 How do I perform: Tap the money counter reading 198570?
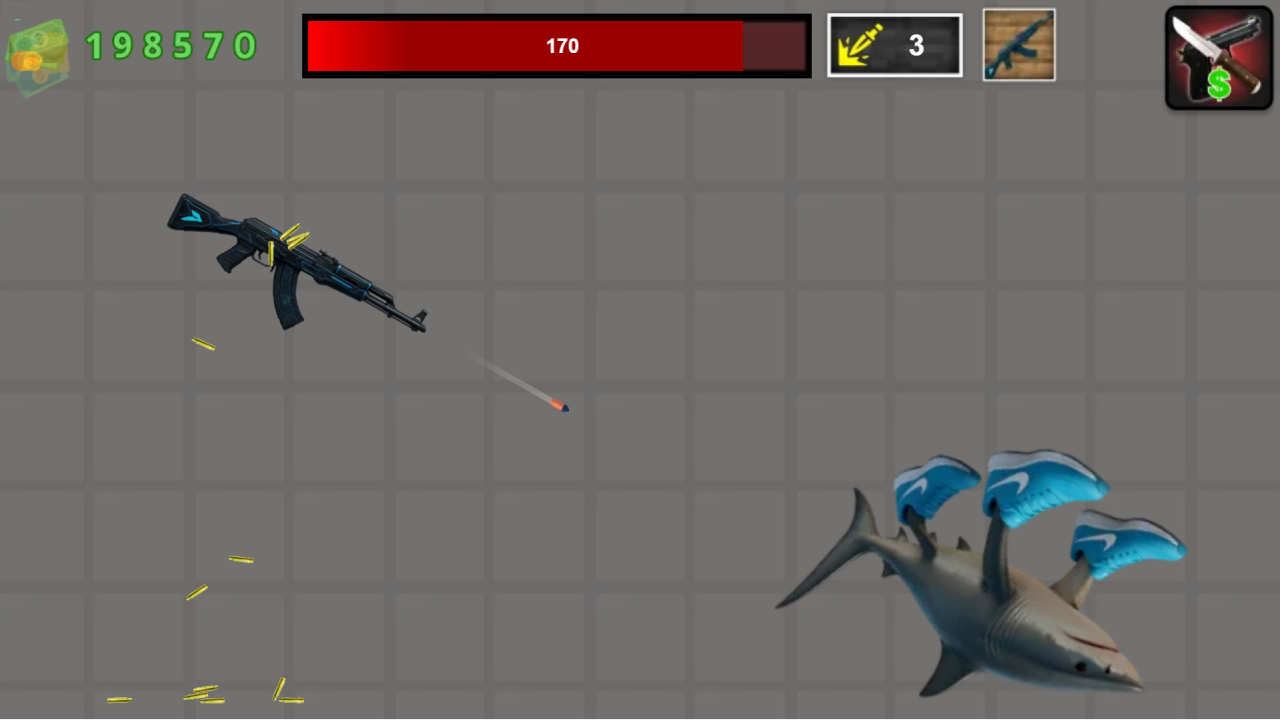[170, 46]
